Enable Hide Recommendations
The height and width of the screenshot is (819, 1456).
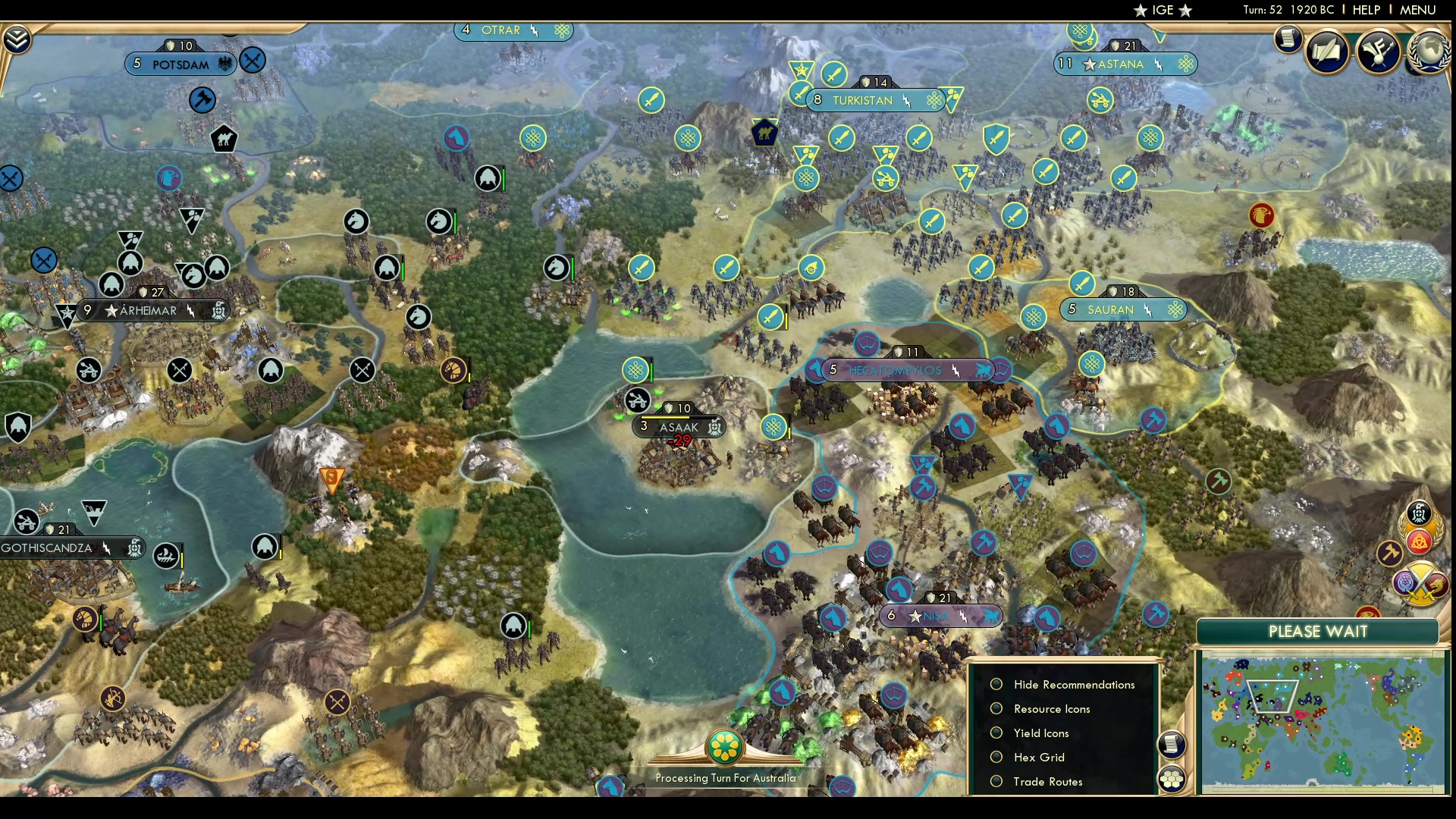[997, 684]
